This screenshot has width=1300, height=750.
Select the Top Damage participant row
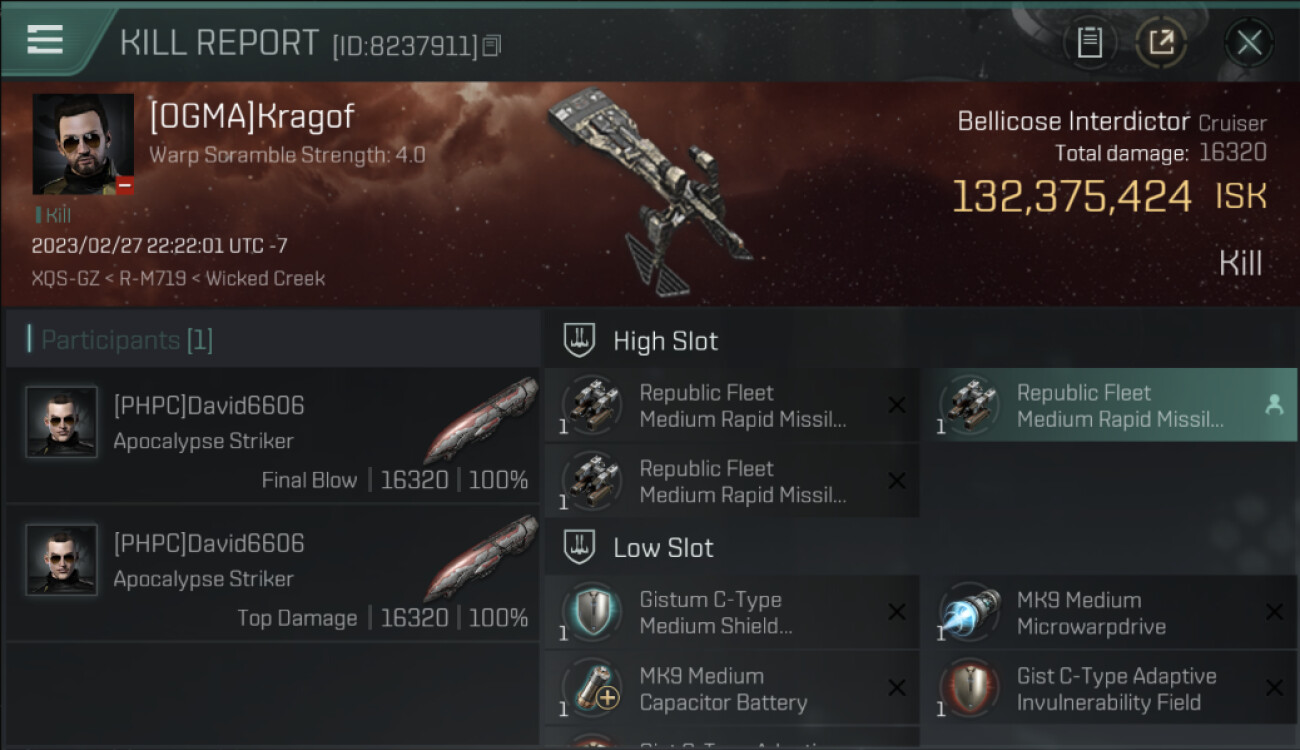click(x=272, y=573)
